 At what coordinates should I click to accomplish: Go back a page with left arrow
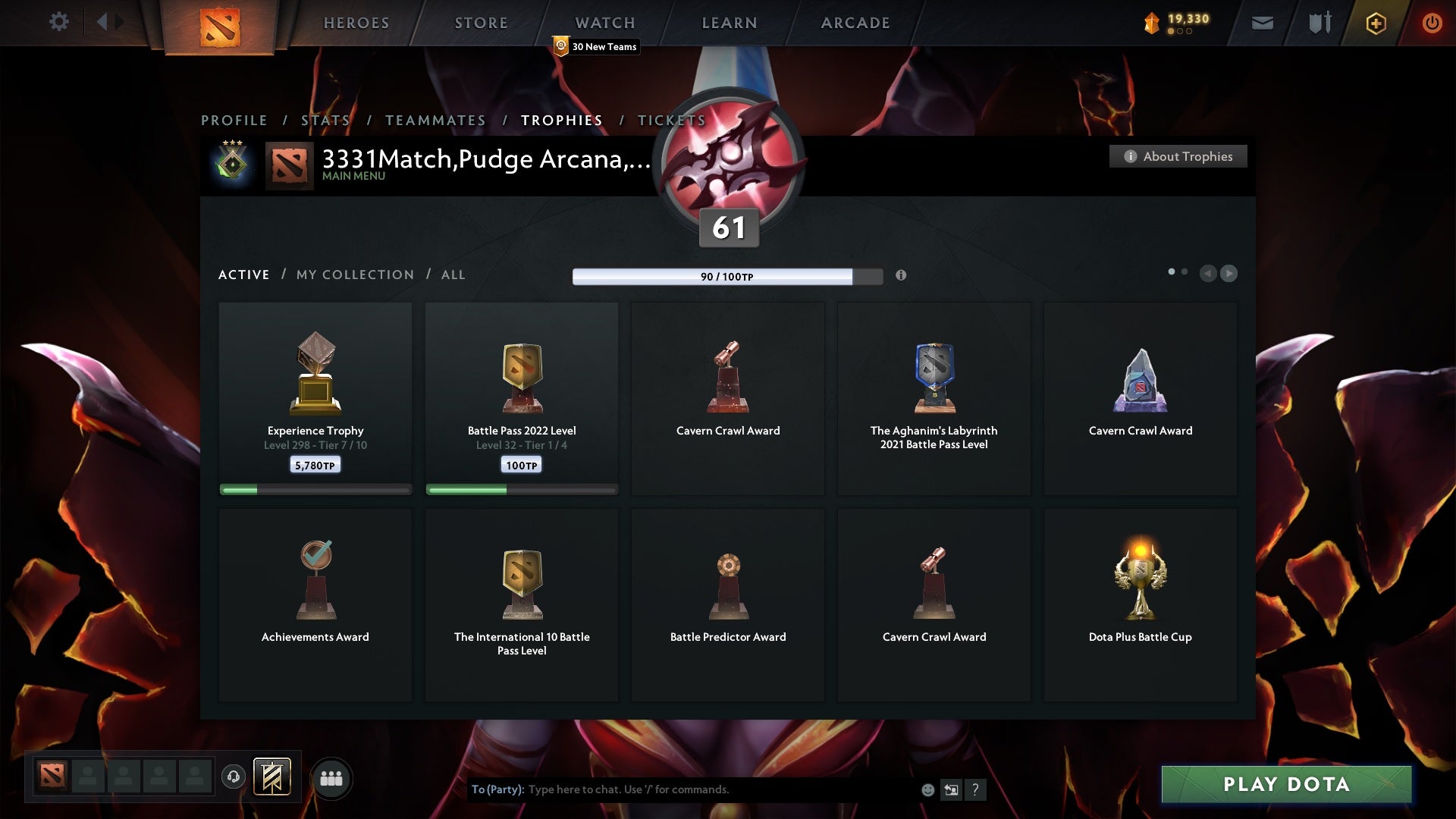click(1209, 274)
